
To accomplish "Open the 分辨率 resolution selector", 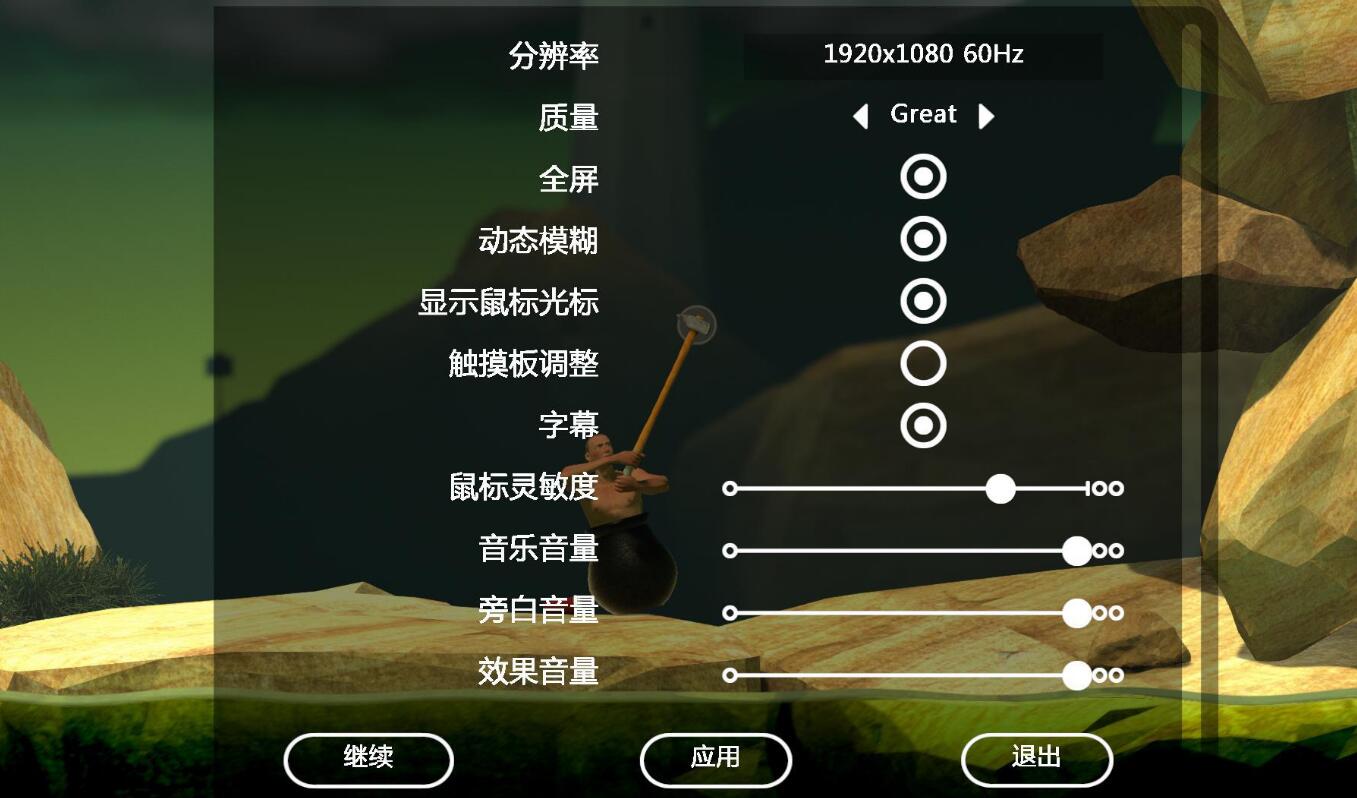I will coord(922,55).
